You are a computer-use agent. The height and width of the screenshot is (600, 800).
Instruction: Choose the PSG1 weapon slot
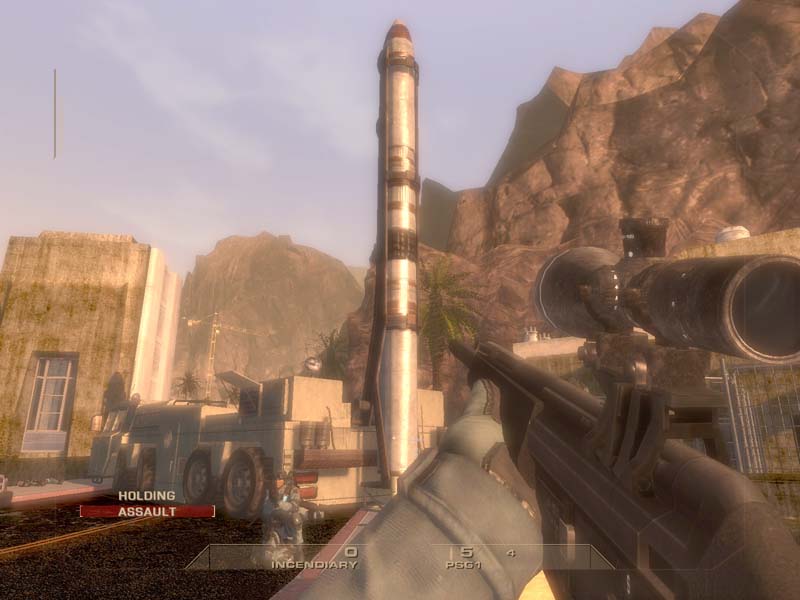click(x=465, y=564)
